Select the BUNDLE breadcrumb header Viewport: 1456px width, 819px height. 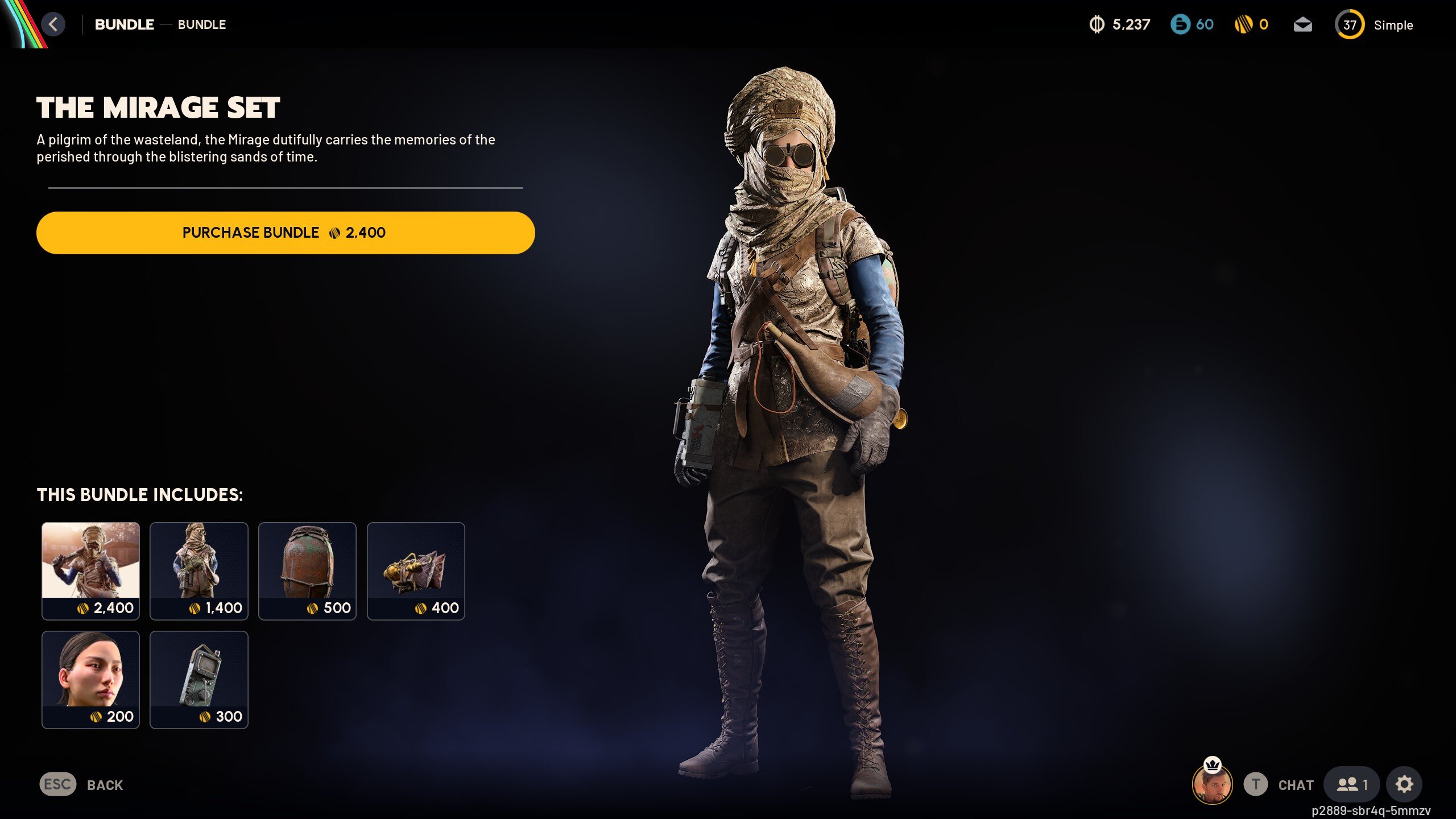pyautogui.click(x=124, y=24)
